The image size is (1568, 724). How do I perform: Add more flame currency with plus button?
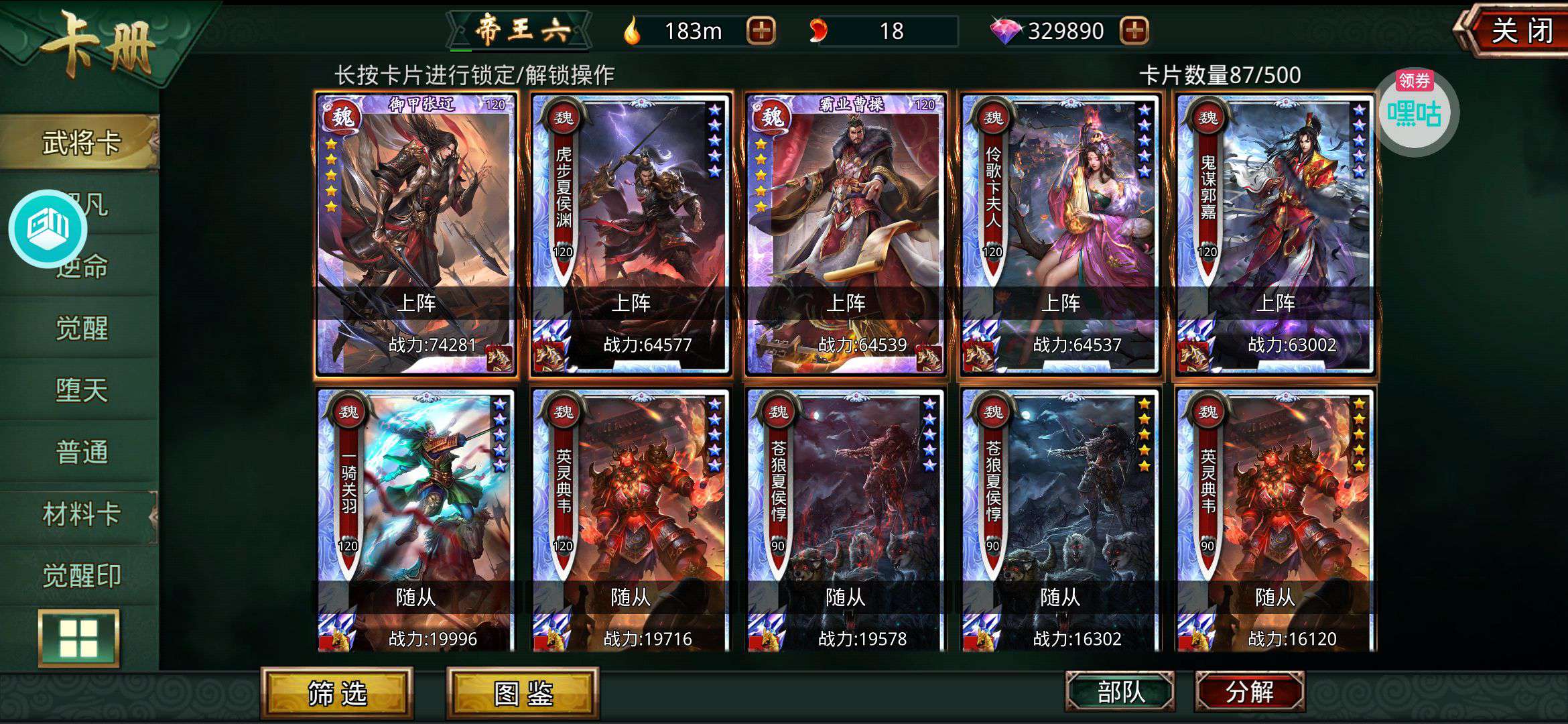(761, 31)
